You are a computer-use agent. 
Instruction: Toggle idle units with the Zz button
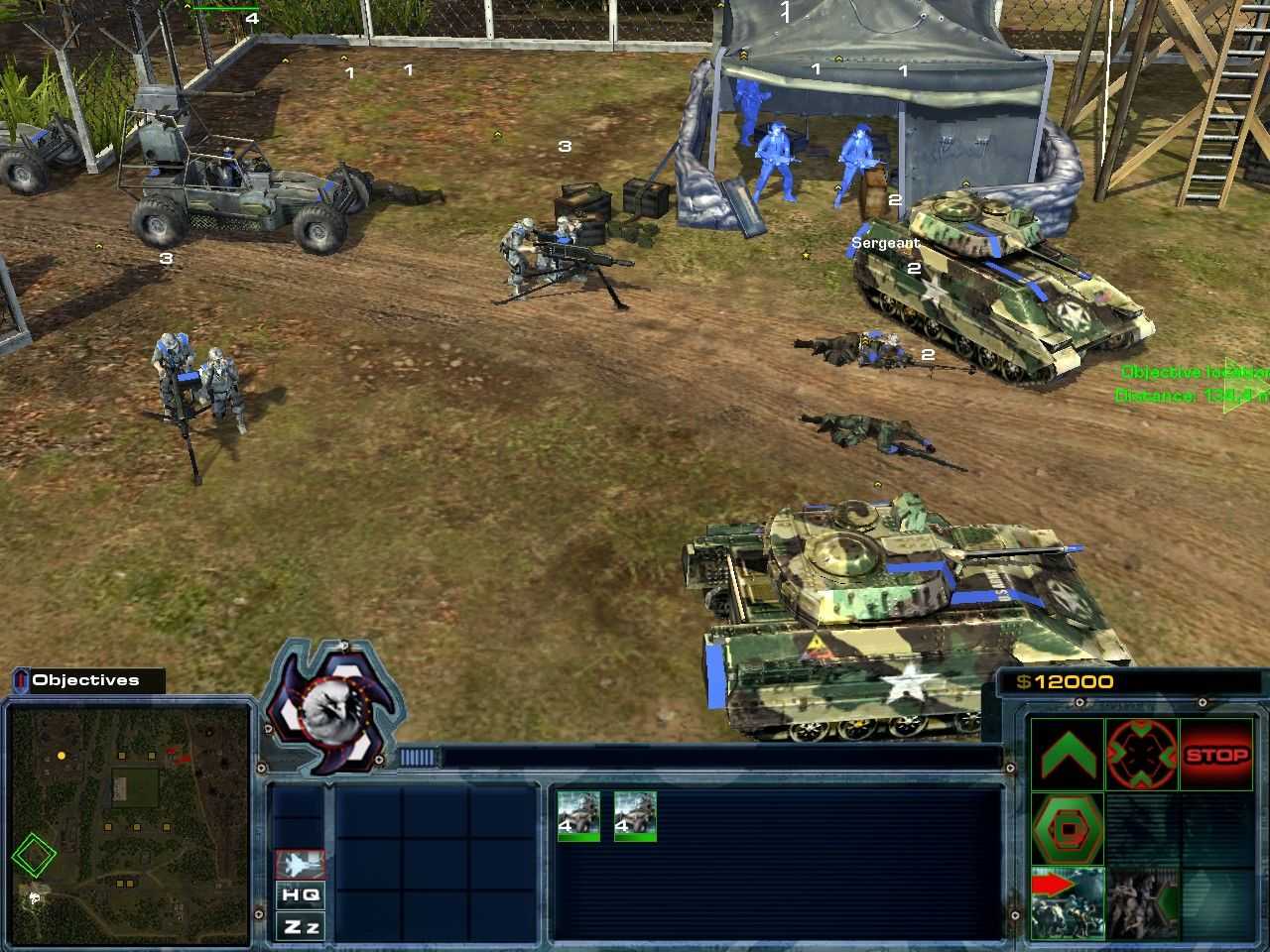coord(302,927)
